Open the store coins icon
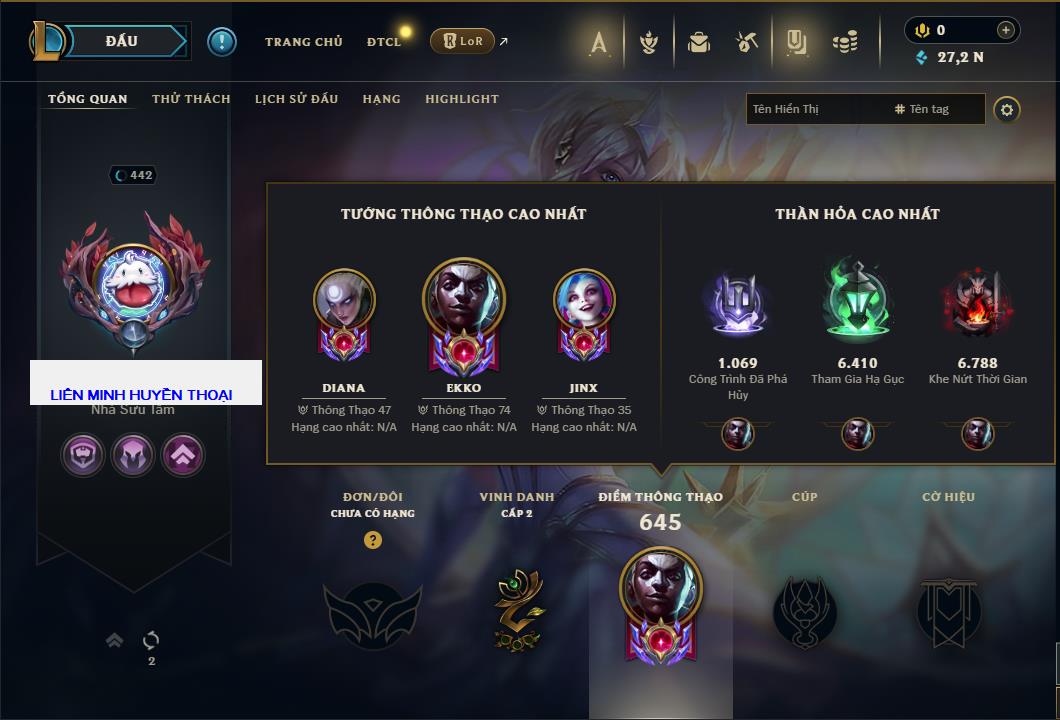 click(846, 42)
